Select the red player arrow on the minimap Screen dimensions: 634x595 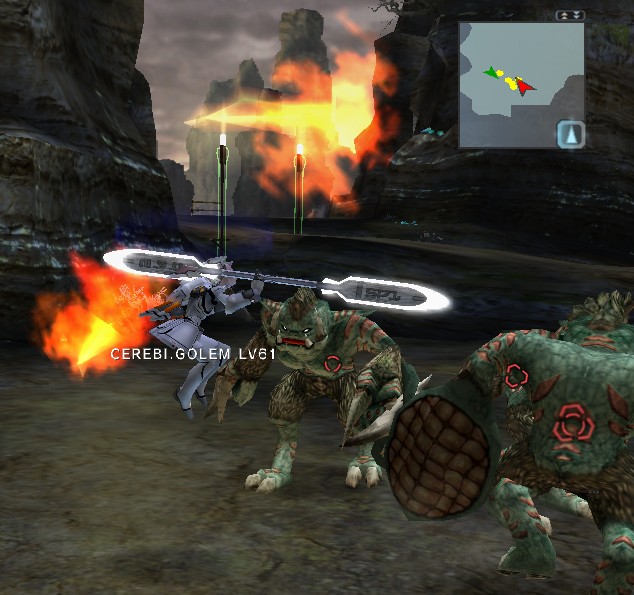525,86
